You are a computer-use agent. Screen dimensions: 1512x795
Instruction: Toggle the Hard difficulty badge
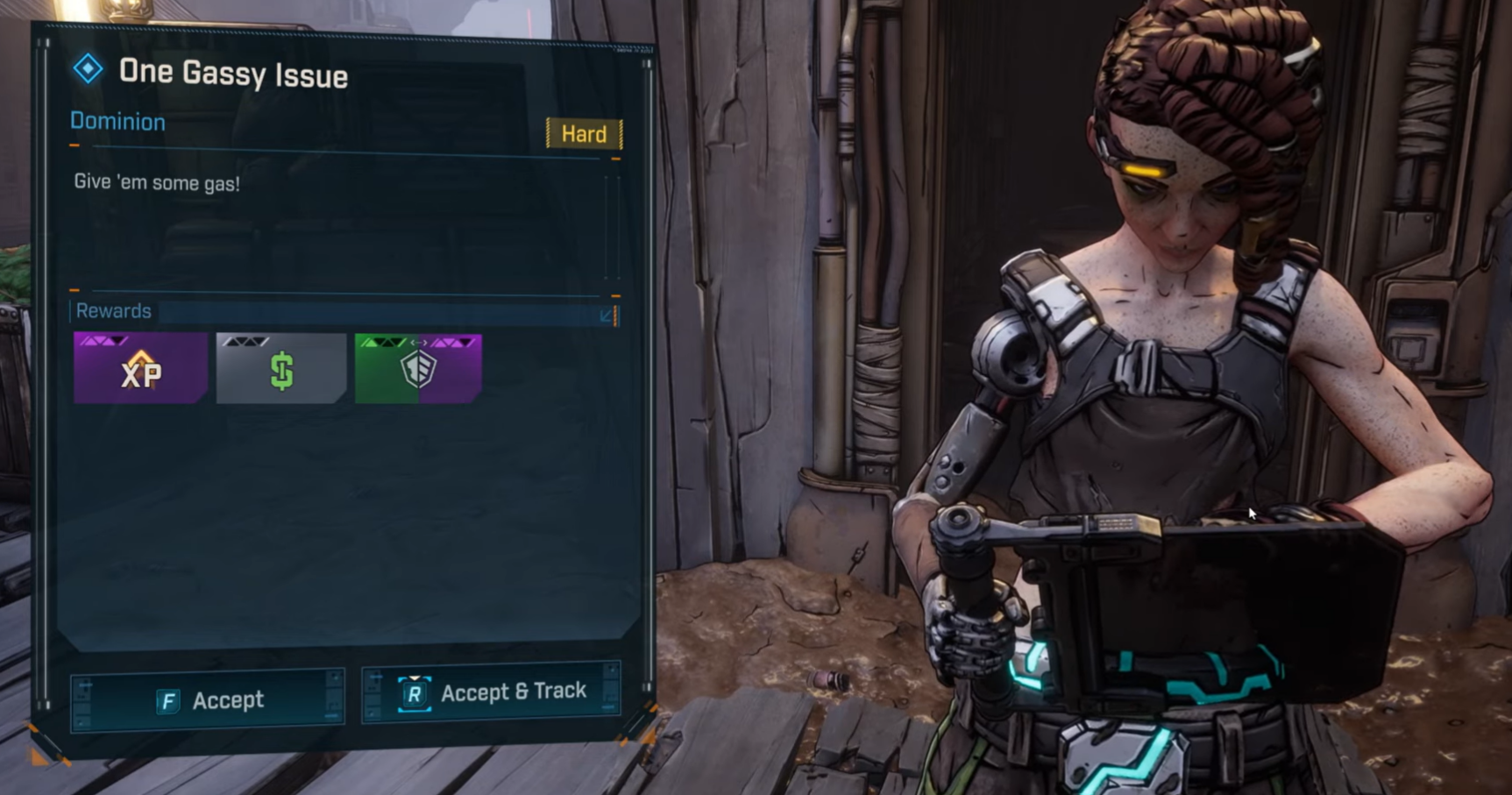[x=584, y=134]
